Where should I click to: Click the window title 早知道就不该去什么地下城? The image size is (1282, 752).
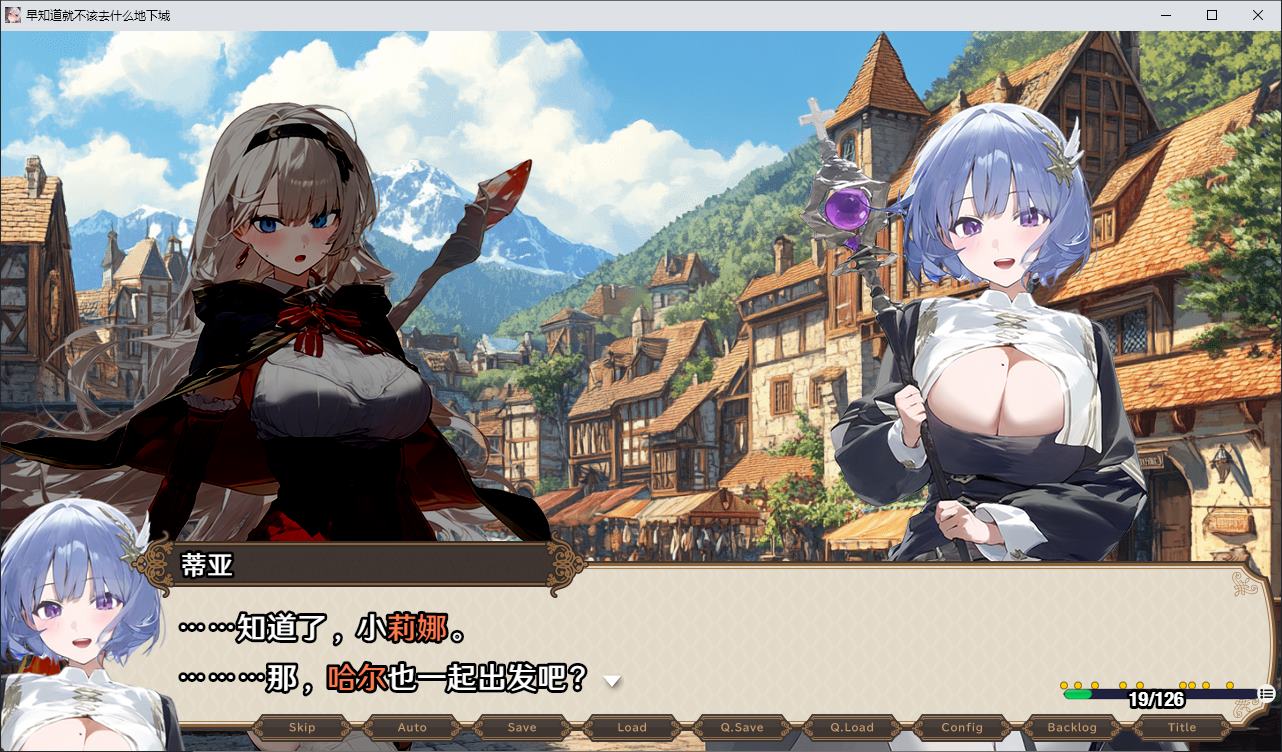[x=100, y=15]
